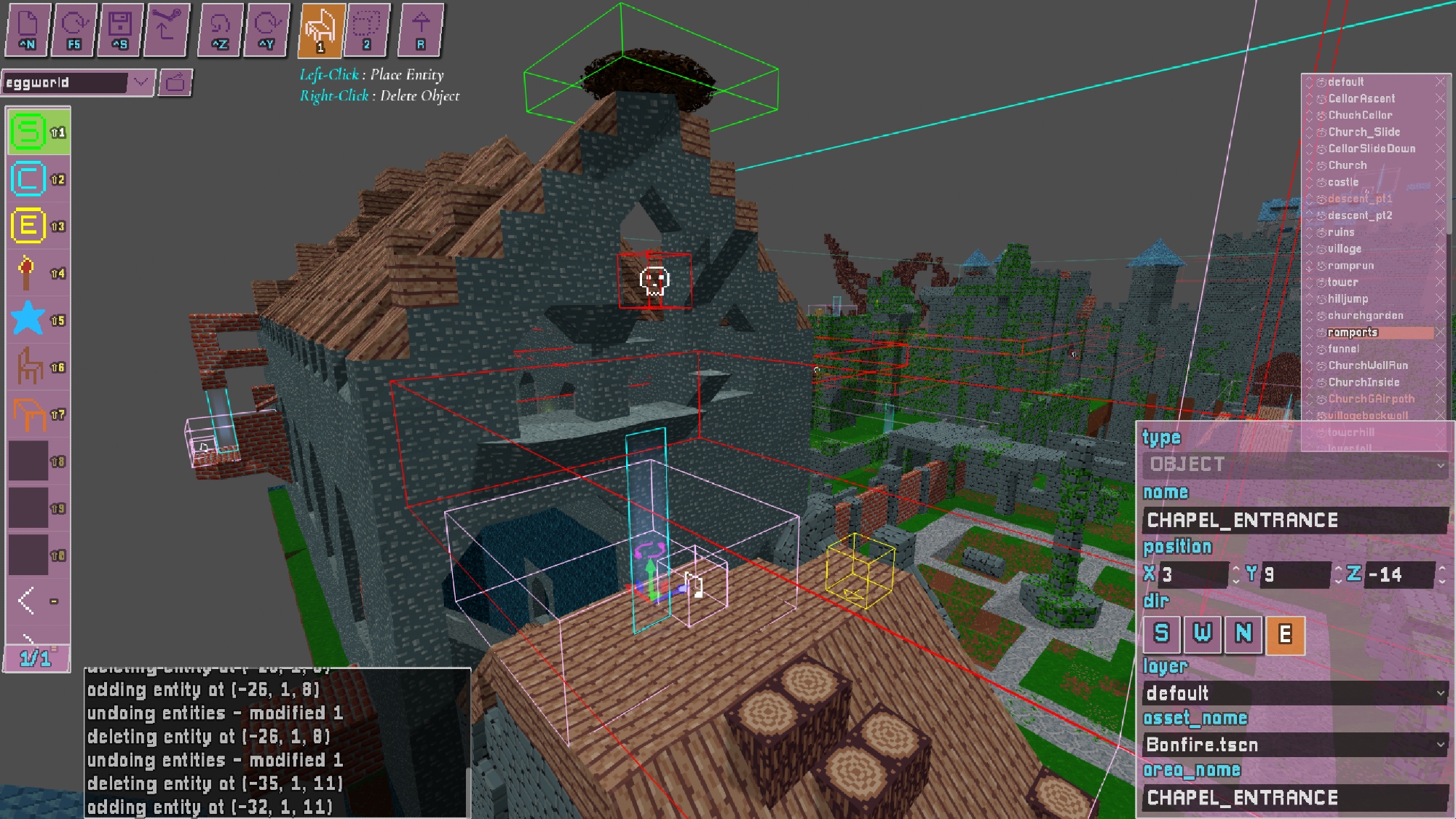Upload the level via the Steam button
1456x819 pixels.
[x=167, y=30]
